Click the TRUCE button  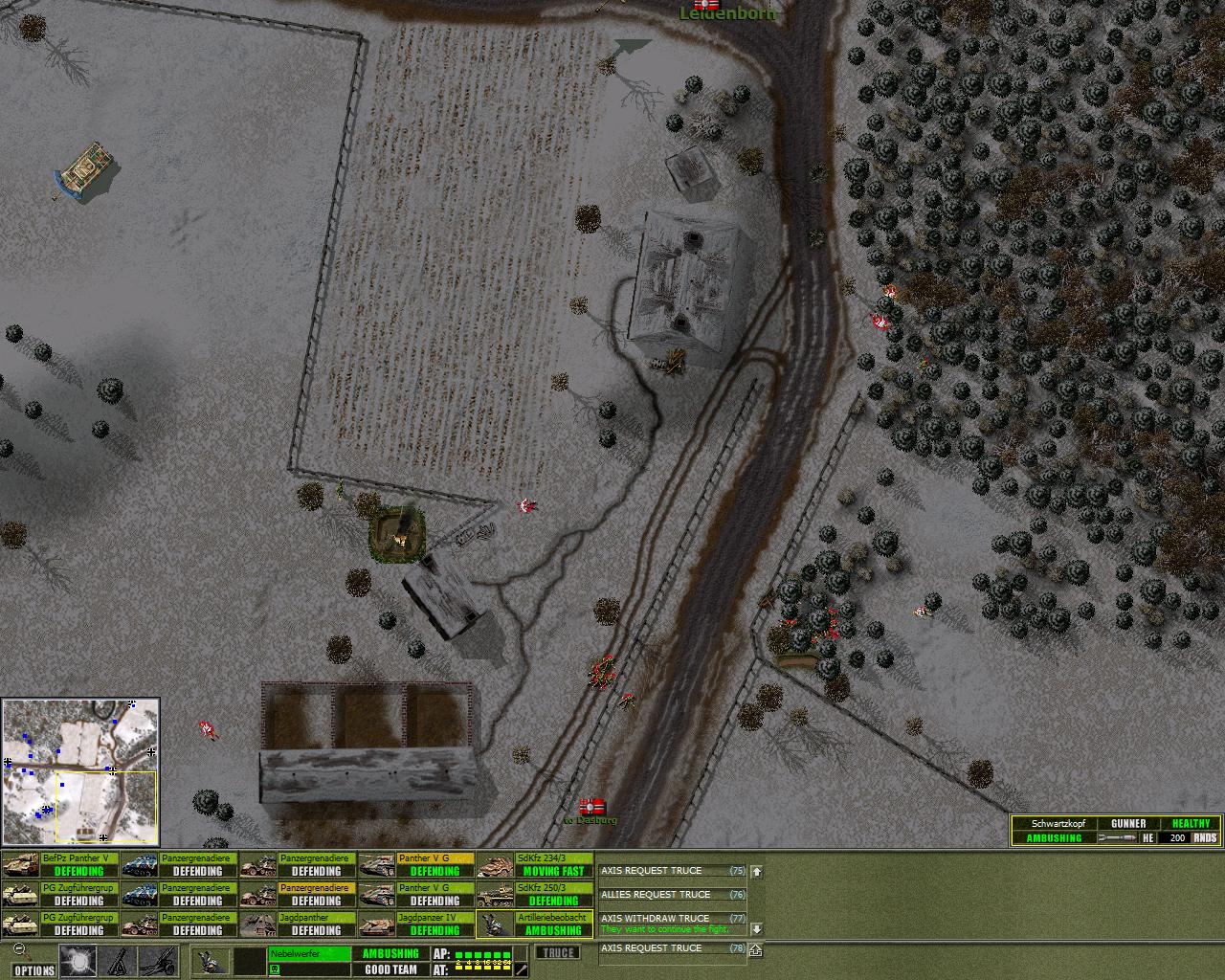tap(557, 953)
